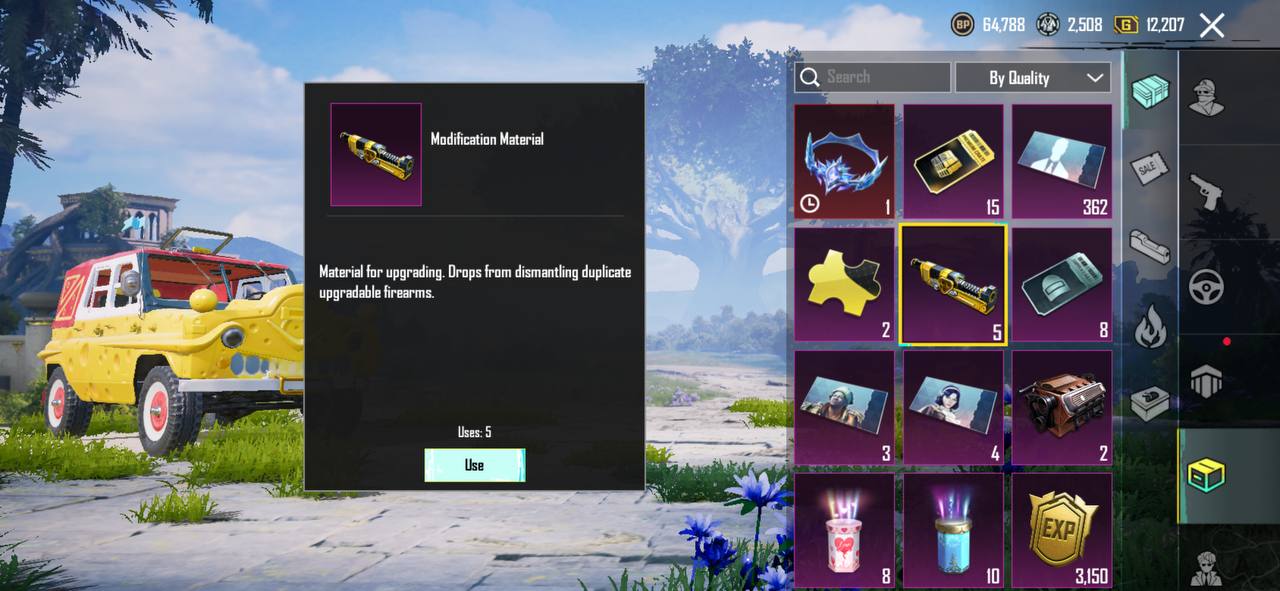Open the yellow crate category tab
The width and height of the screenshot is (1280, 591).
(1207, 475)
